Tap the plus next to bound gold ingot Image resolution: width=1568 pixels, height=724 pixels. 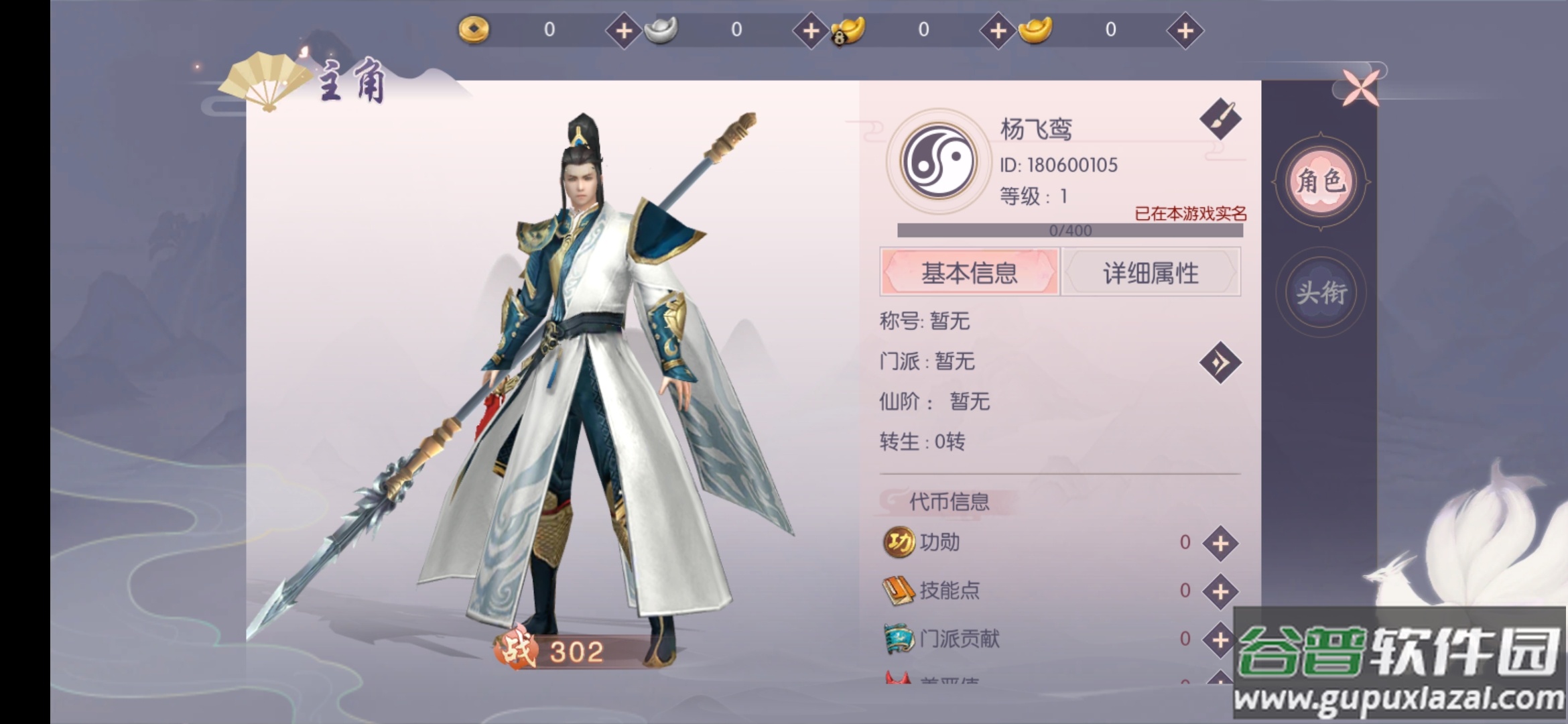pyautogui.click(x=997, y=30)
